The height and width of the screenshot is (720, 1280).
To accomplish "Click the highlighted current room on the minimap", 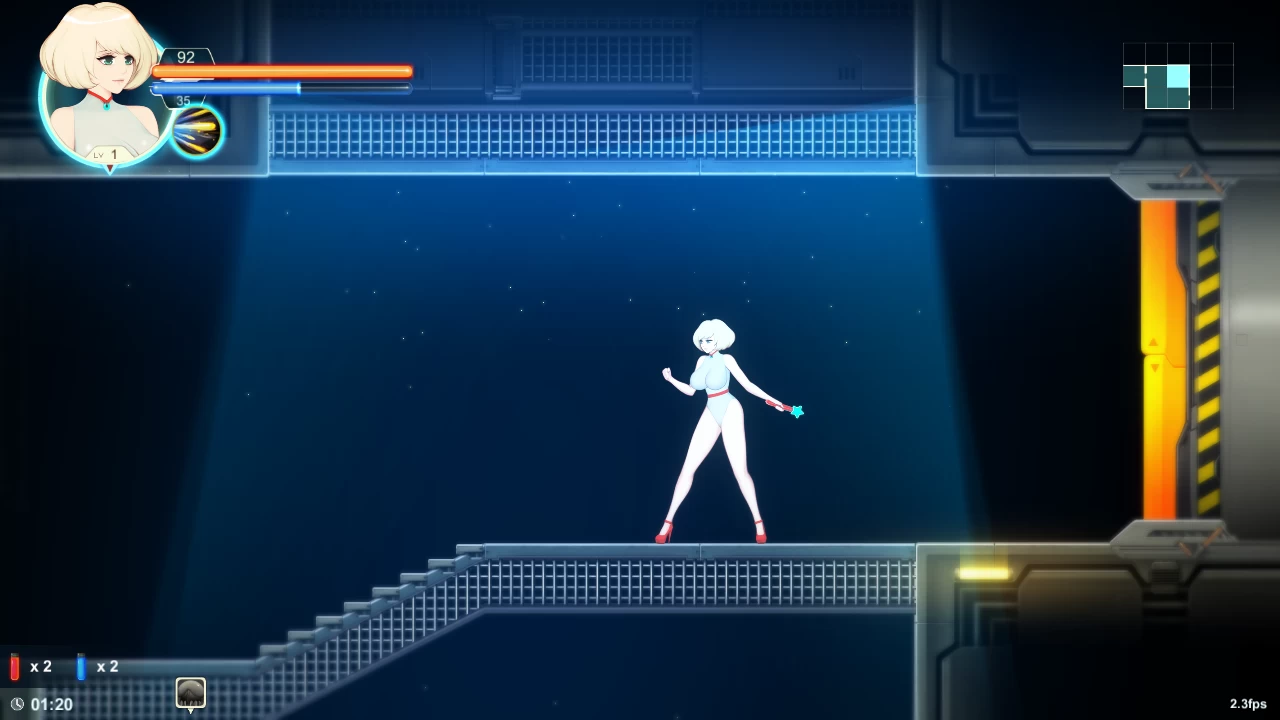I will 1178,75.
